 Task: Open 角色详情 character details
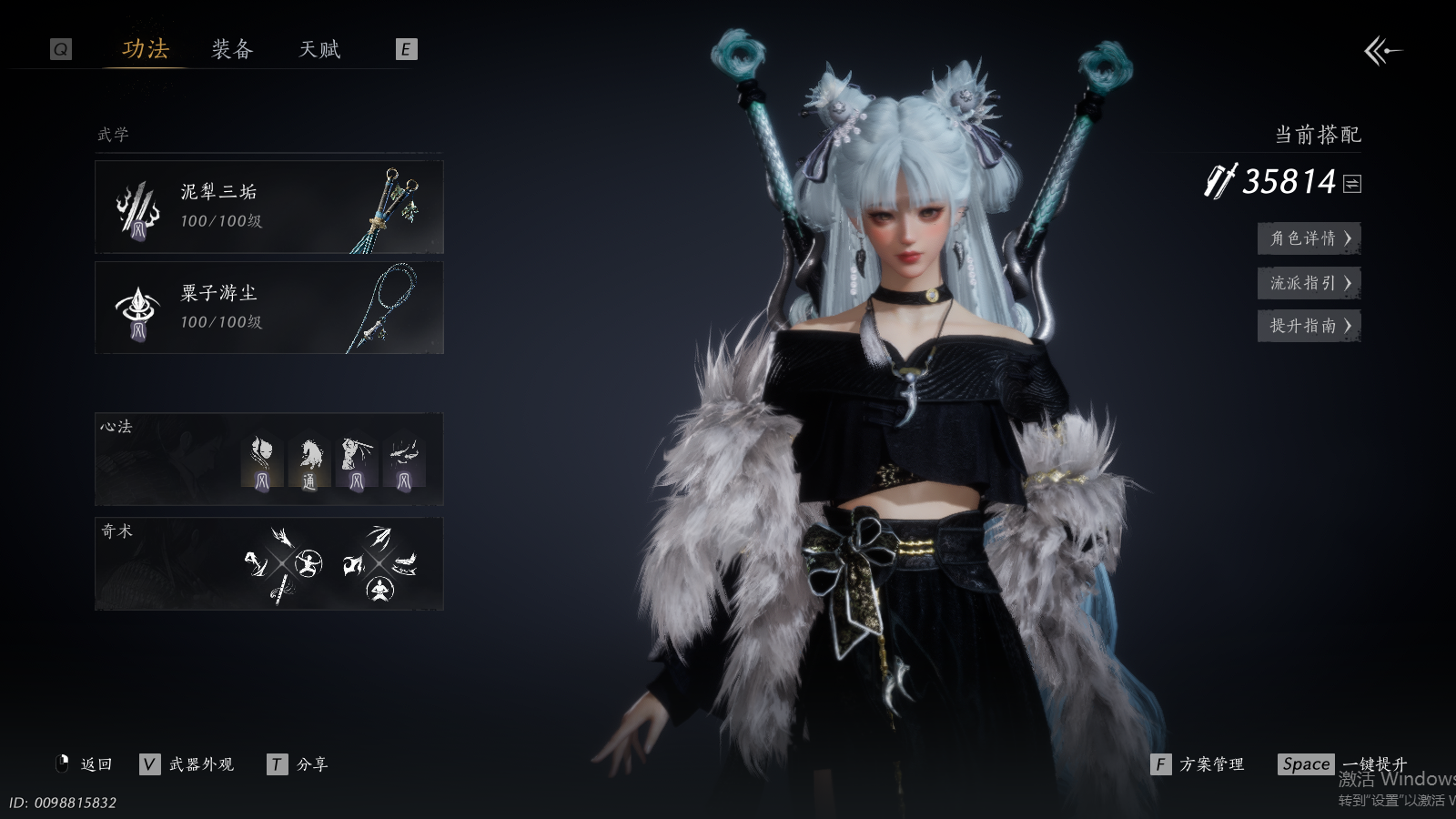pyautogui.click(x=1309, y=238)
